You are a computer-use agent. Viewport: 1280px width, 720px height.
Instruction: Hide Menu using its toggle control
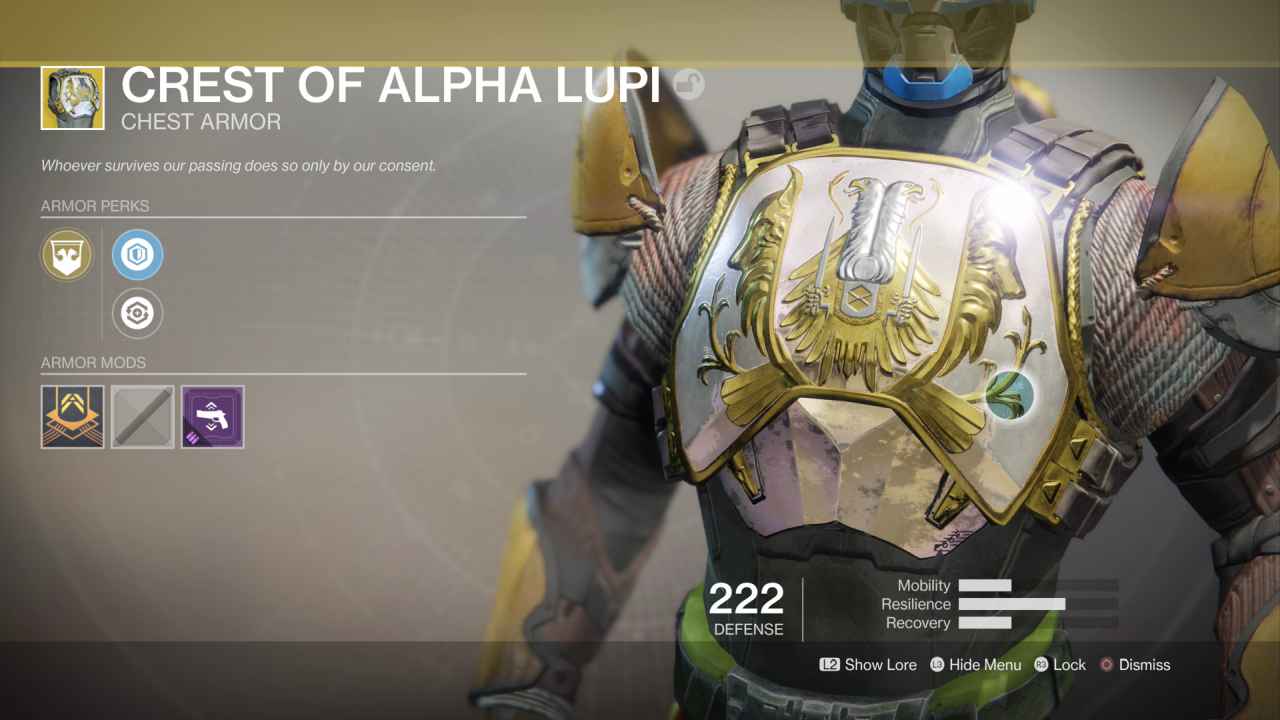[975, 664]
